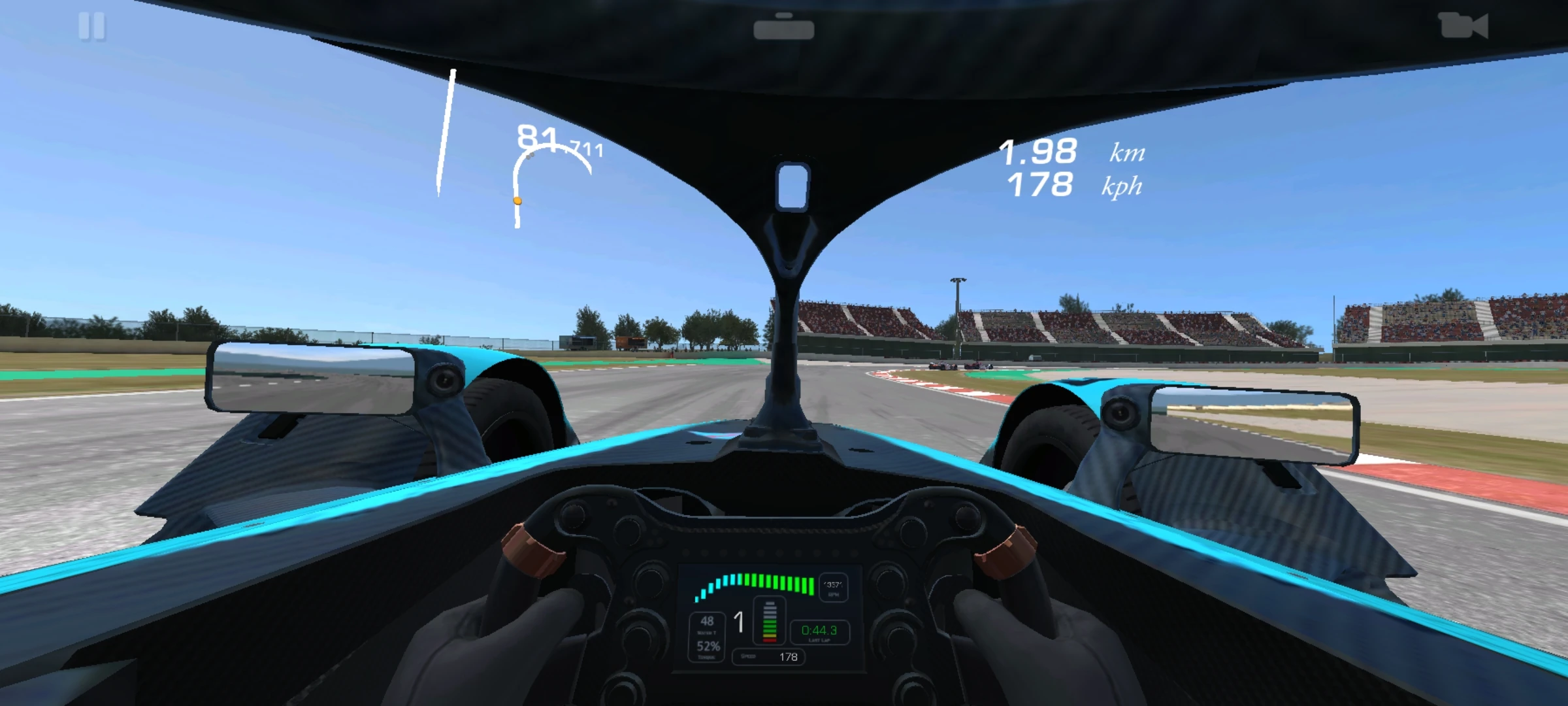
Task: Tap the gear indicator showing 1
Action: tap(740, 621)
